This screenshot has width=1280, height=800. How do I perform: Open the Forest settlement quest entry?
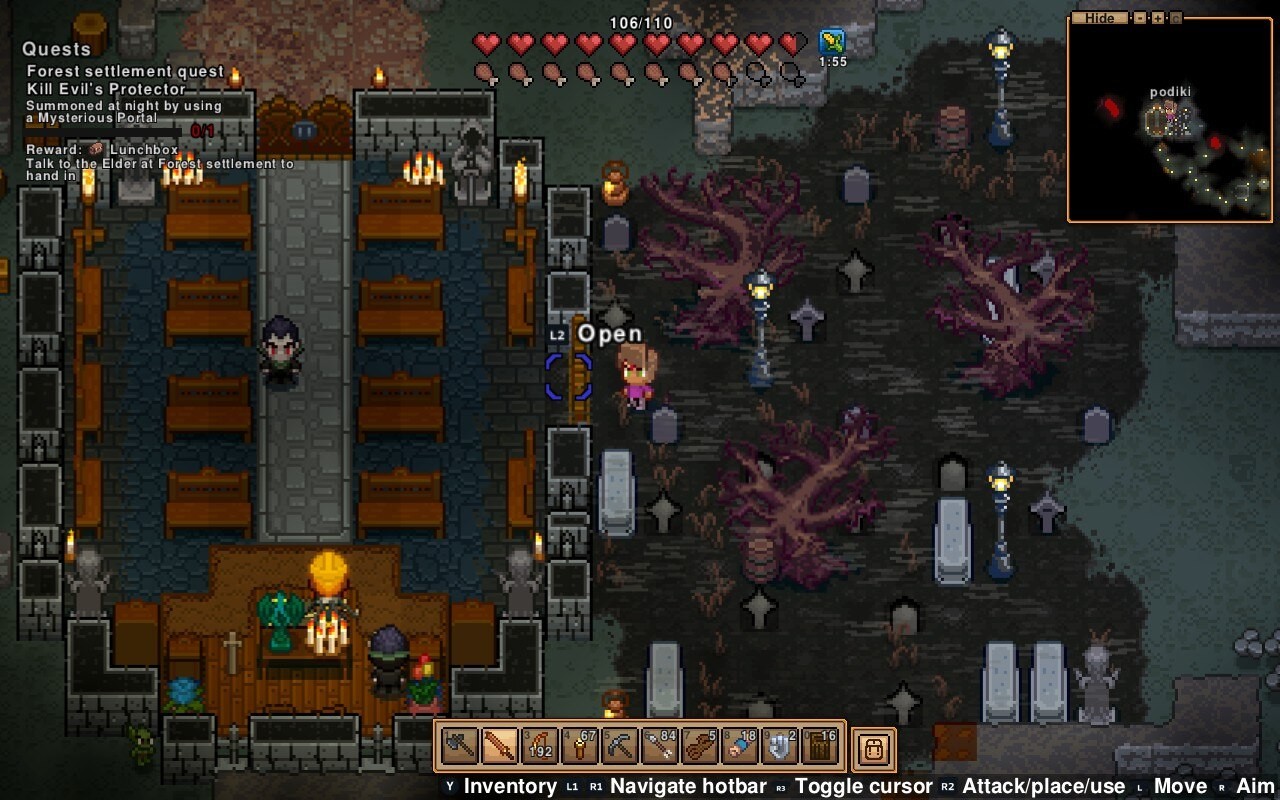click(125, 71)
